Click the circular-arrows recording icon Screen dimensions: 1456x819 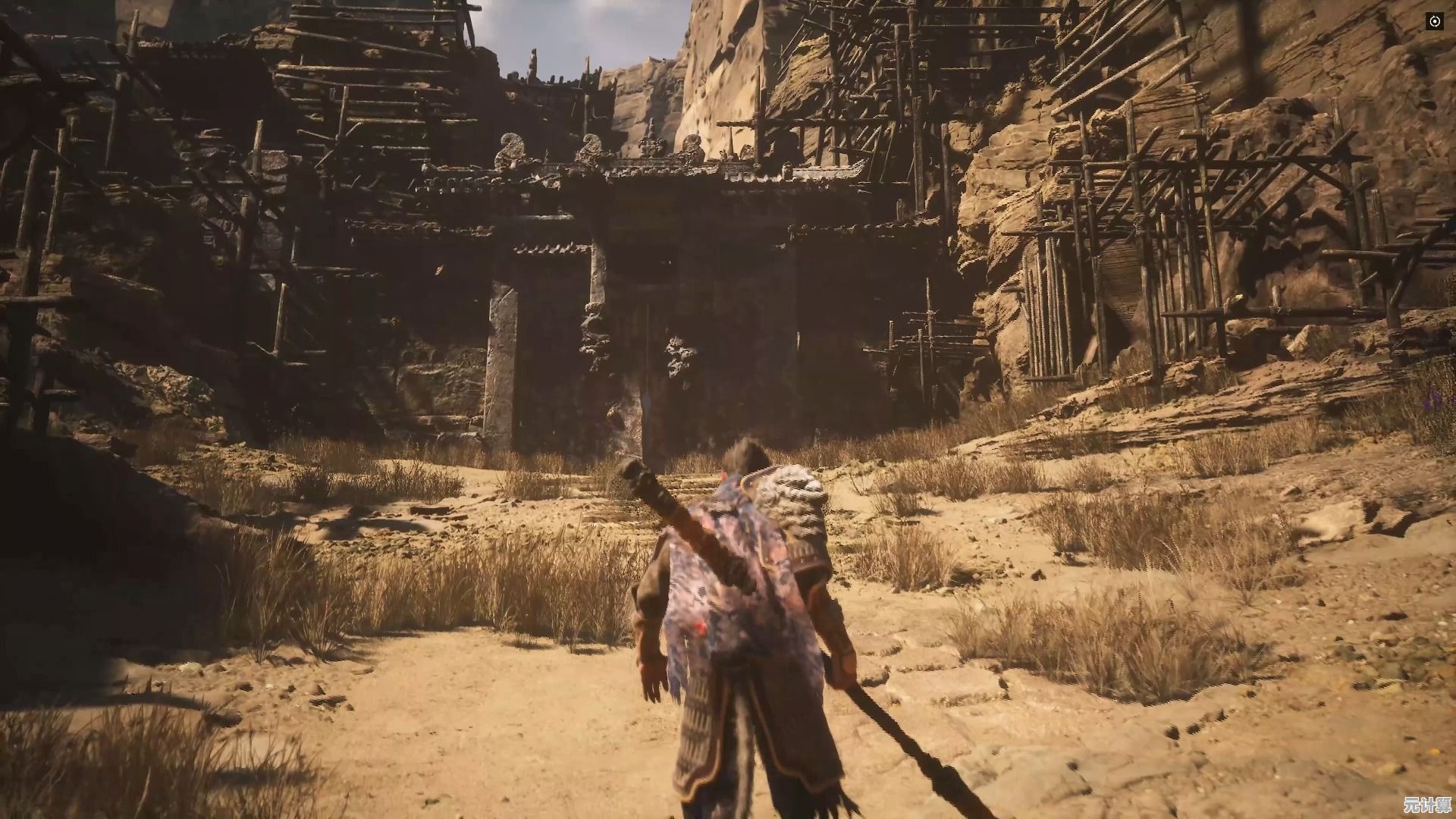pos(1435,22)
